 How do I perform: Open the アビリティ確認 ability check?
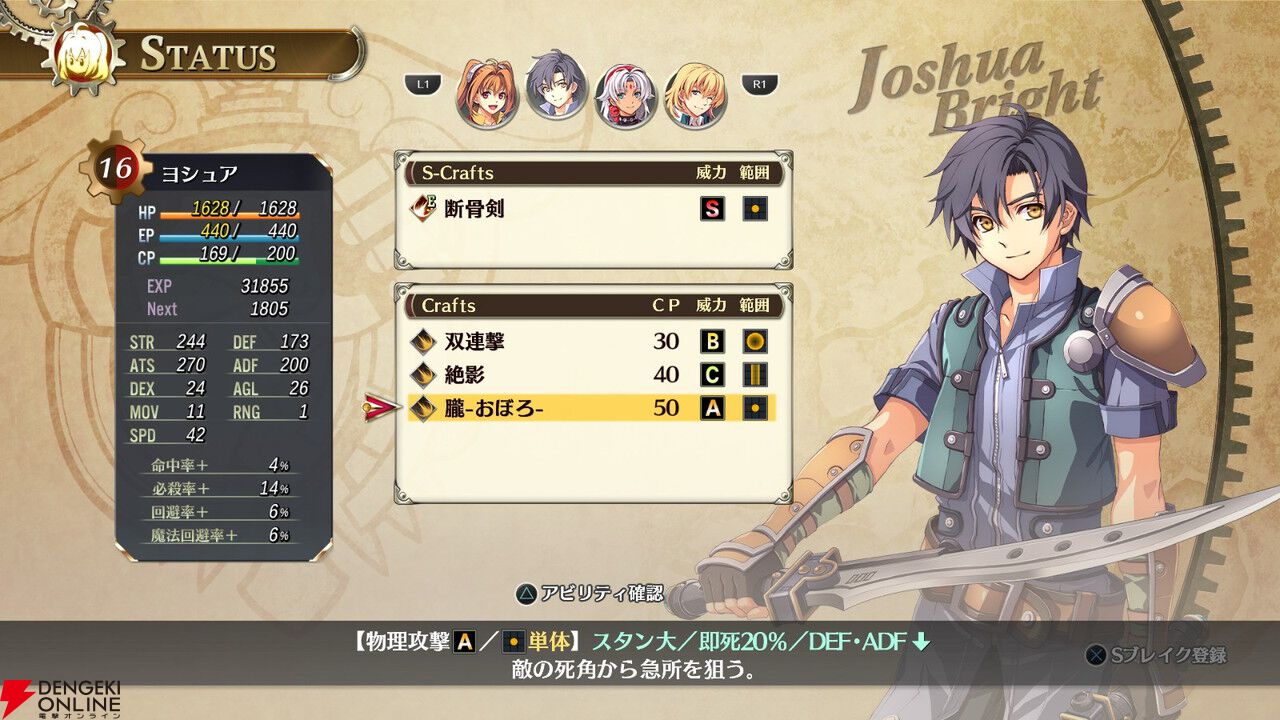pos(589,593)
